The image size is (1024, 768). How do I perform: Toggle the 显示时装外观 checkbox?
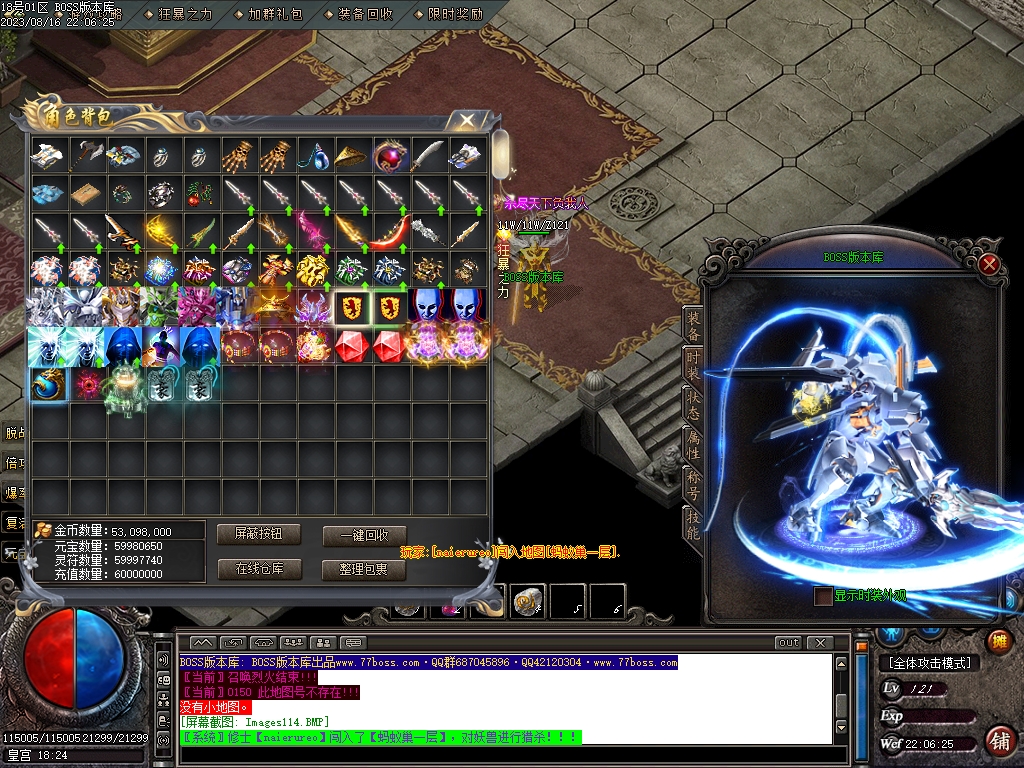pos(823,596)
